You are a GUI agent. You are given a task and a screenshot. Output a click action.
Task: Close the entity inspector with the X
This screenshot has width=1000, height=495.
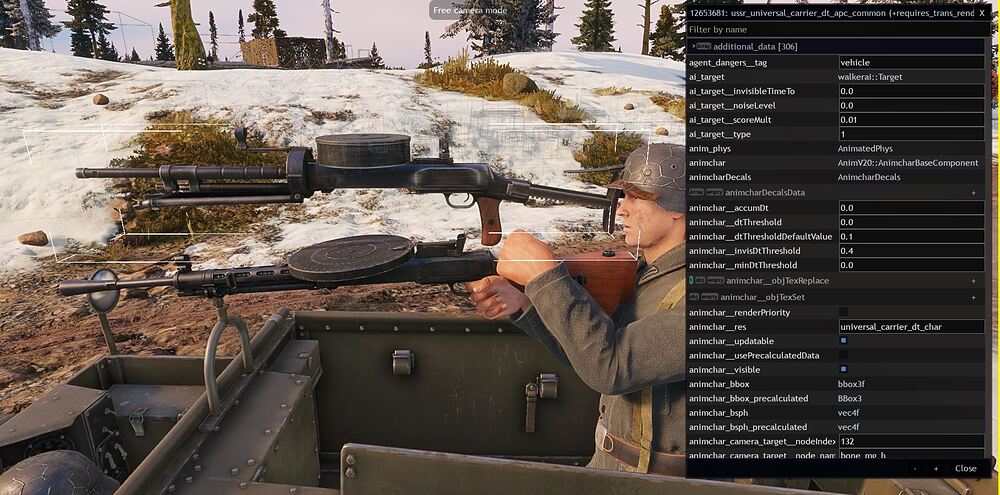pos(982,12)
